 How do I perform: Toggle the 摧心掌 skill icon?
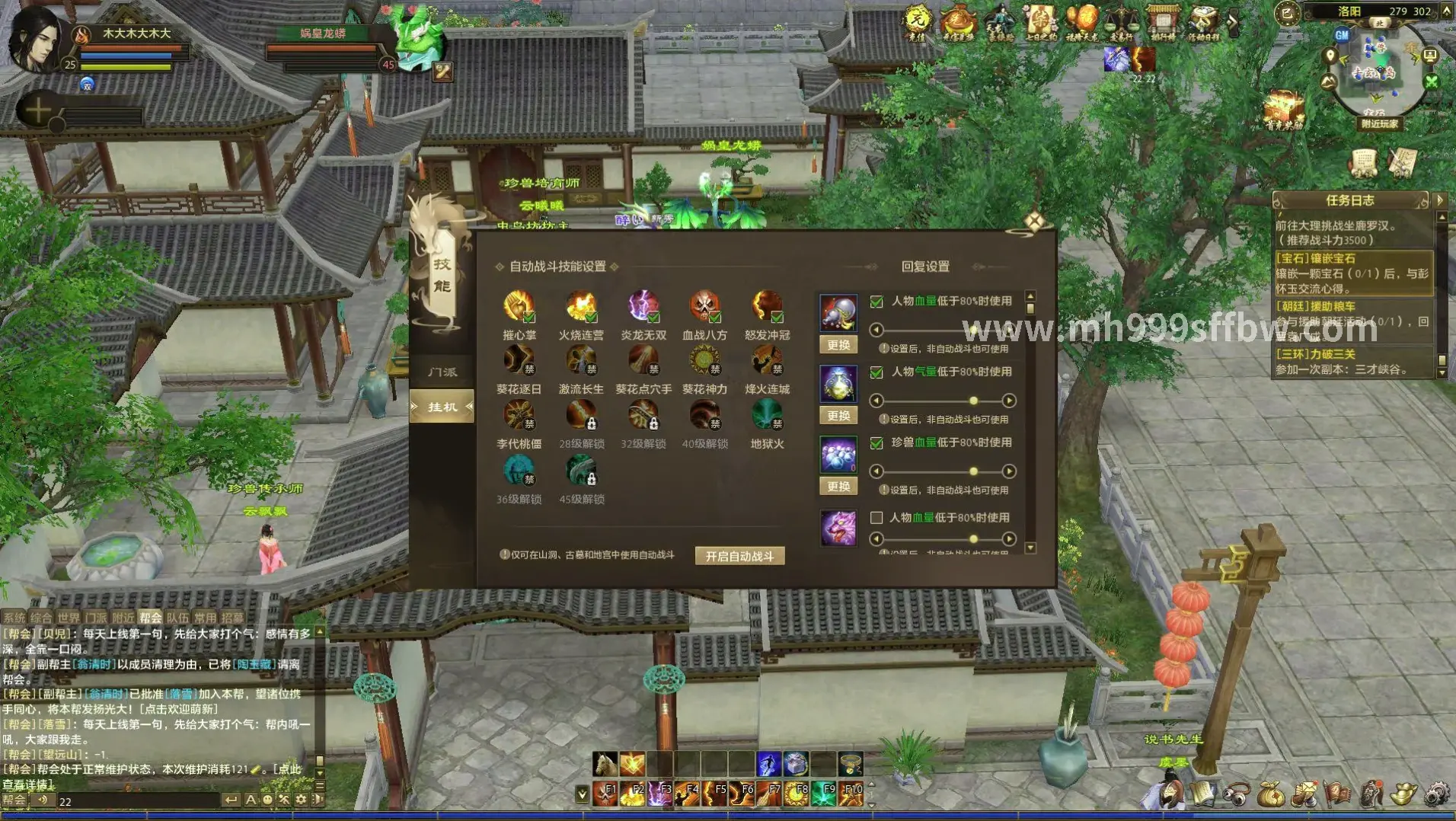(519, 307)
